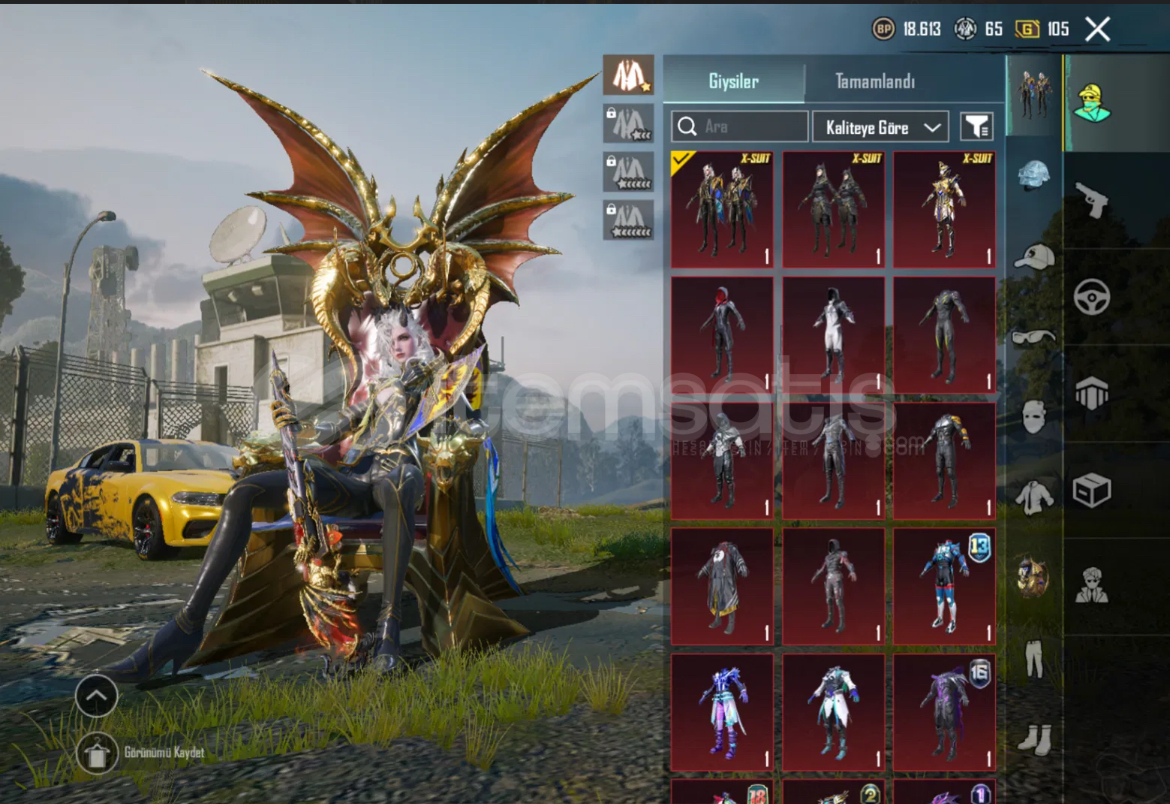Screen dimensions: 1170x804
Task: Select the Giysiler tab
Action: (733, 82)
